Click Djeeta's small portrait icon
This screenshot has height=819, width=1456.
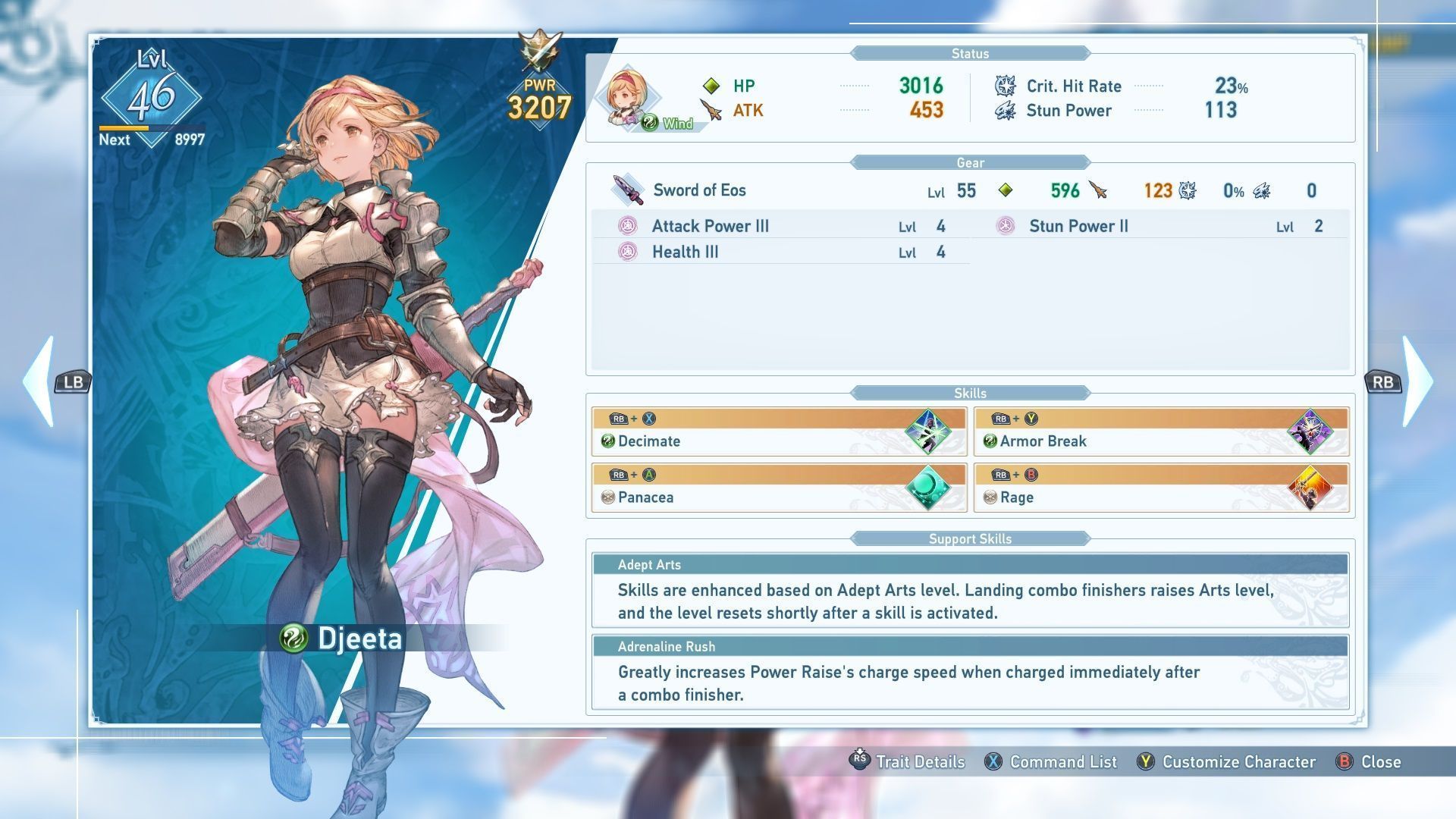click(626, 99)
